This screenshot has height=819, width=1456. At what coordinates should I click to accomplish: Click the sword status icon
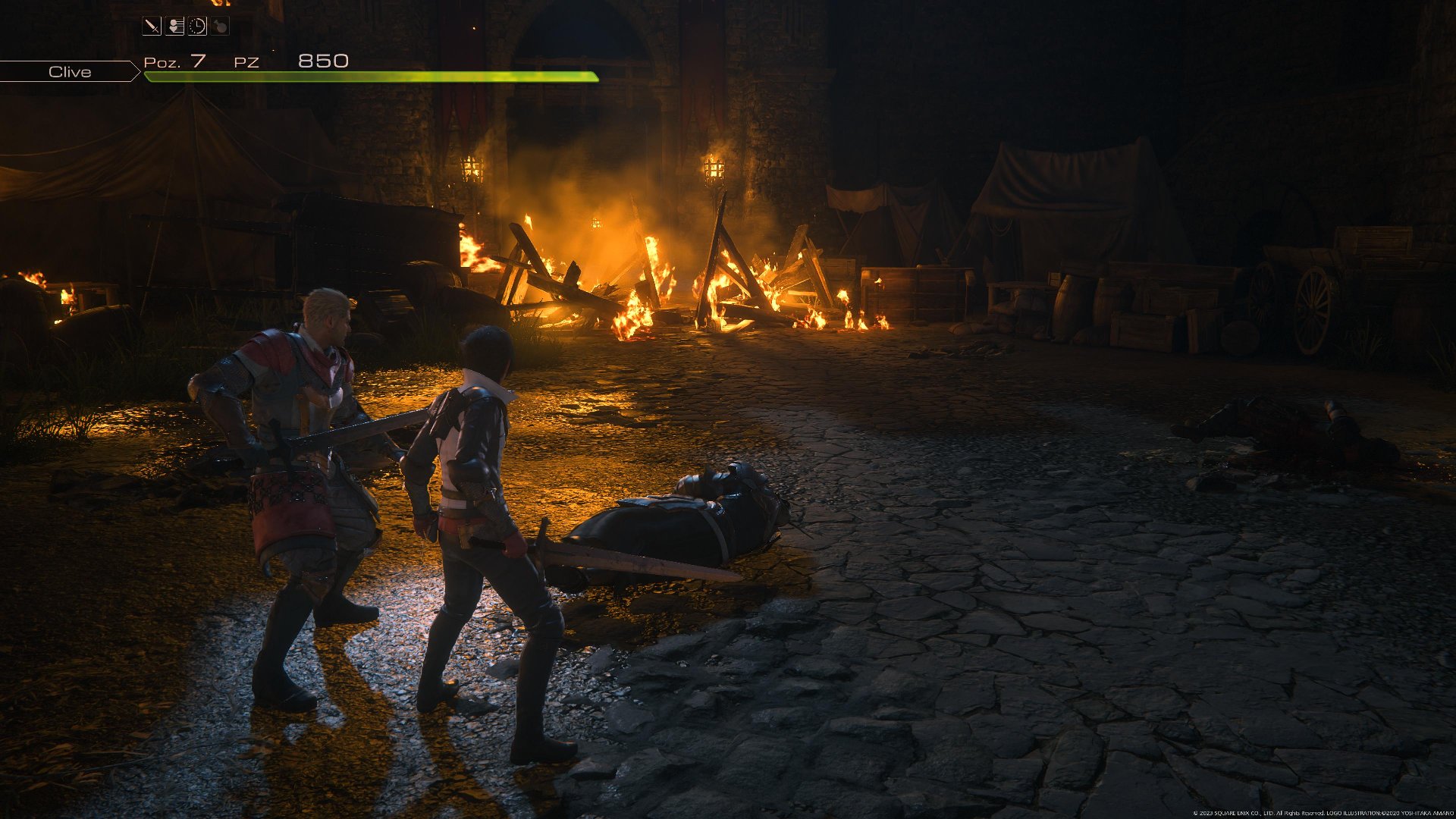[152, 27]
